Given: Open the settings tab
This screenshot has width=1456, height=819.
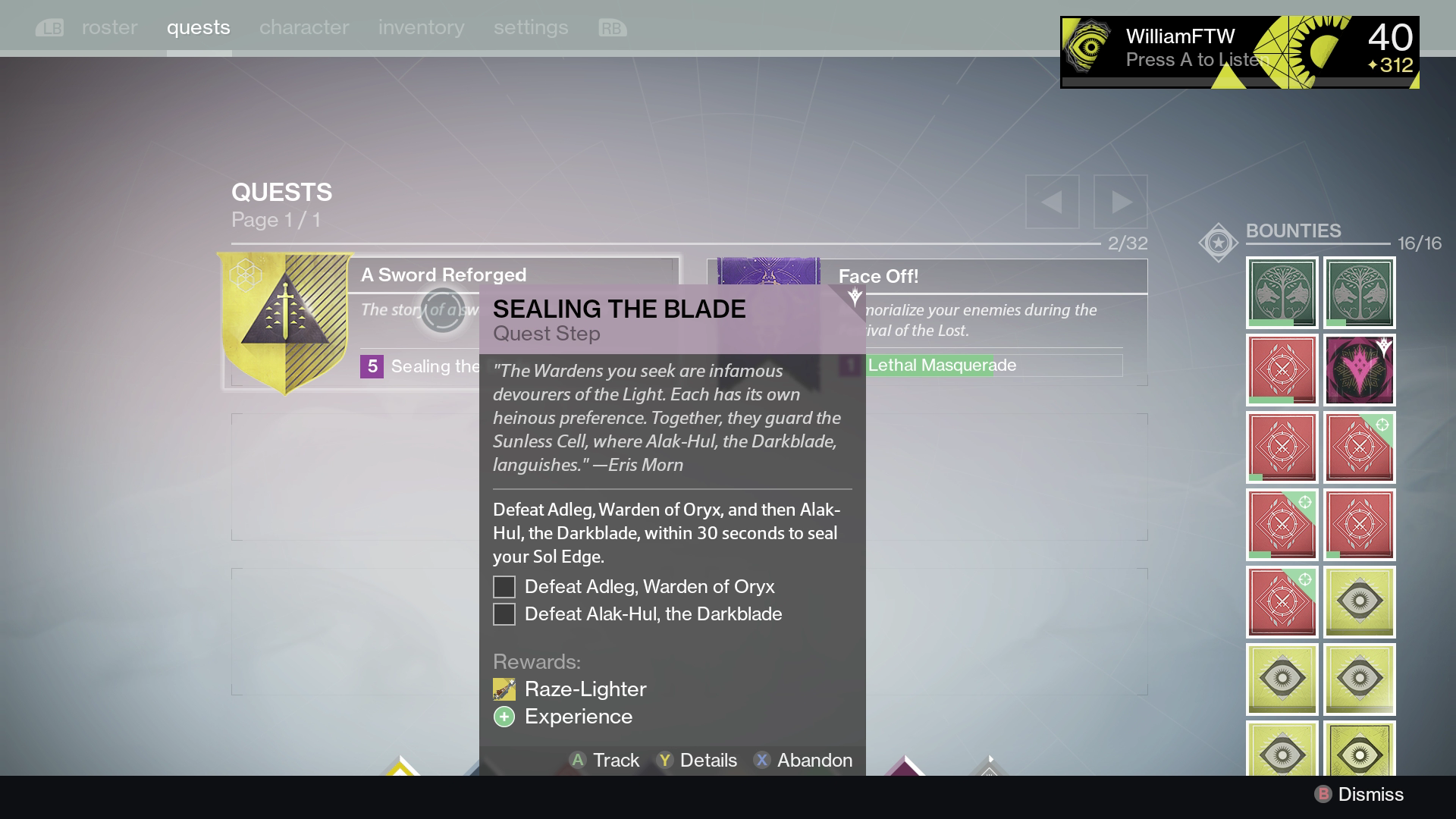Looking at the screenshot, I should [x=531, y=27].
